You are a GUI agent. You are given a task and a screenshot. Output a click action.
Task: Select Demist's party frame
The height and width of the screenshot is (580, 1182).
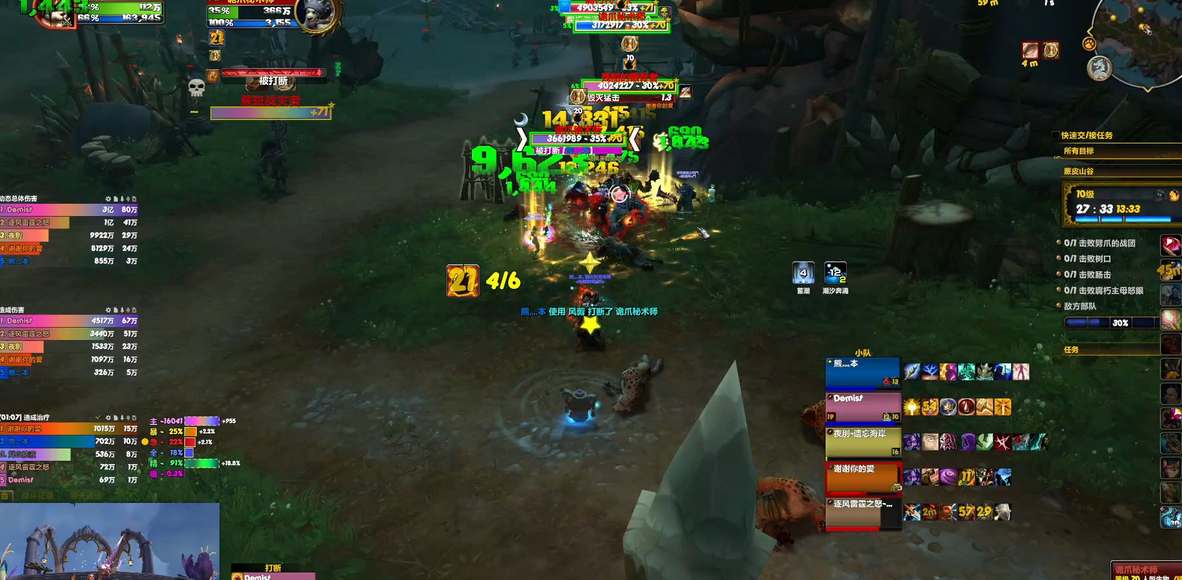pyautogui.click(x=862, y=404)
